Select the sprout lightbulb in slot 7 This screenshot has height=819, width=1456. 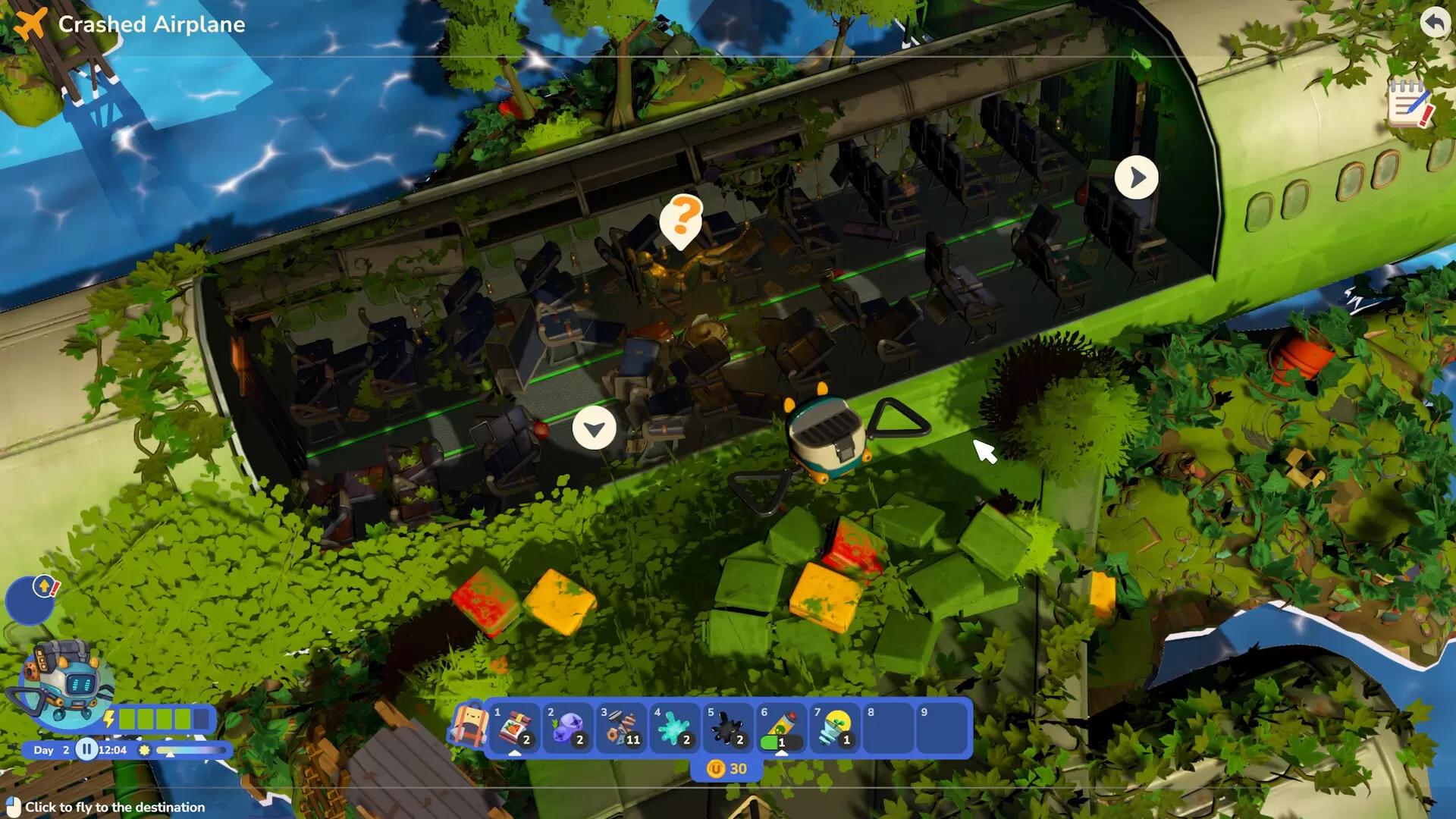coord(834,729)
